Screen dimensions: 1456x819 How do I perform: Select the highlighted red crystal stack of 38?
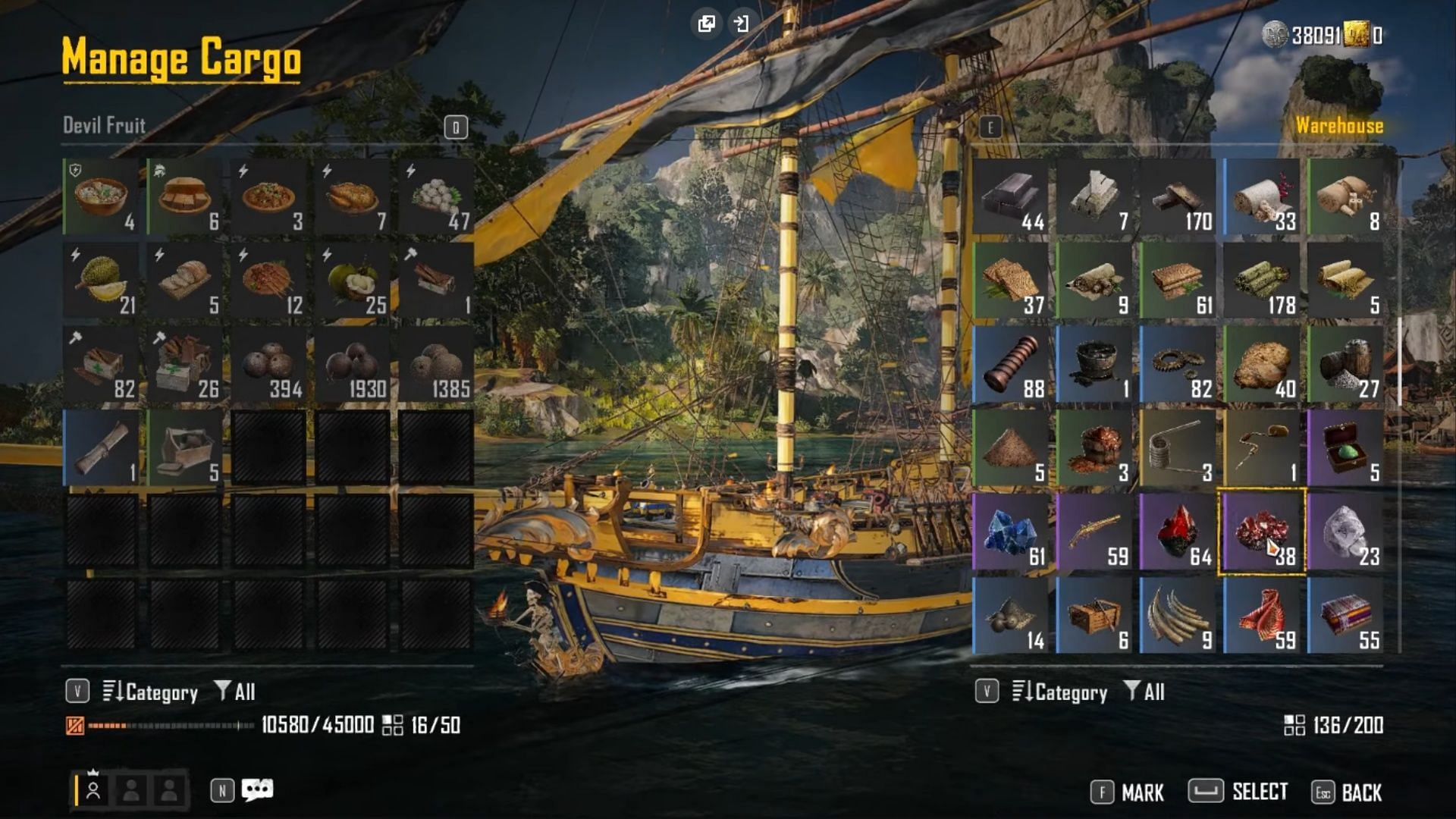click(1262, 532)
